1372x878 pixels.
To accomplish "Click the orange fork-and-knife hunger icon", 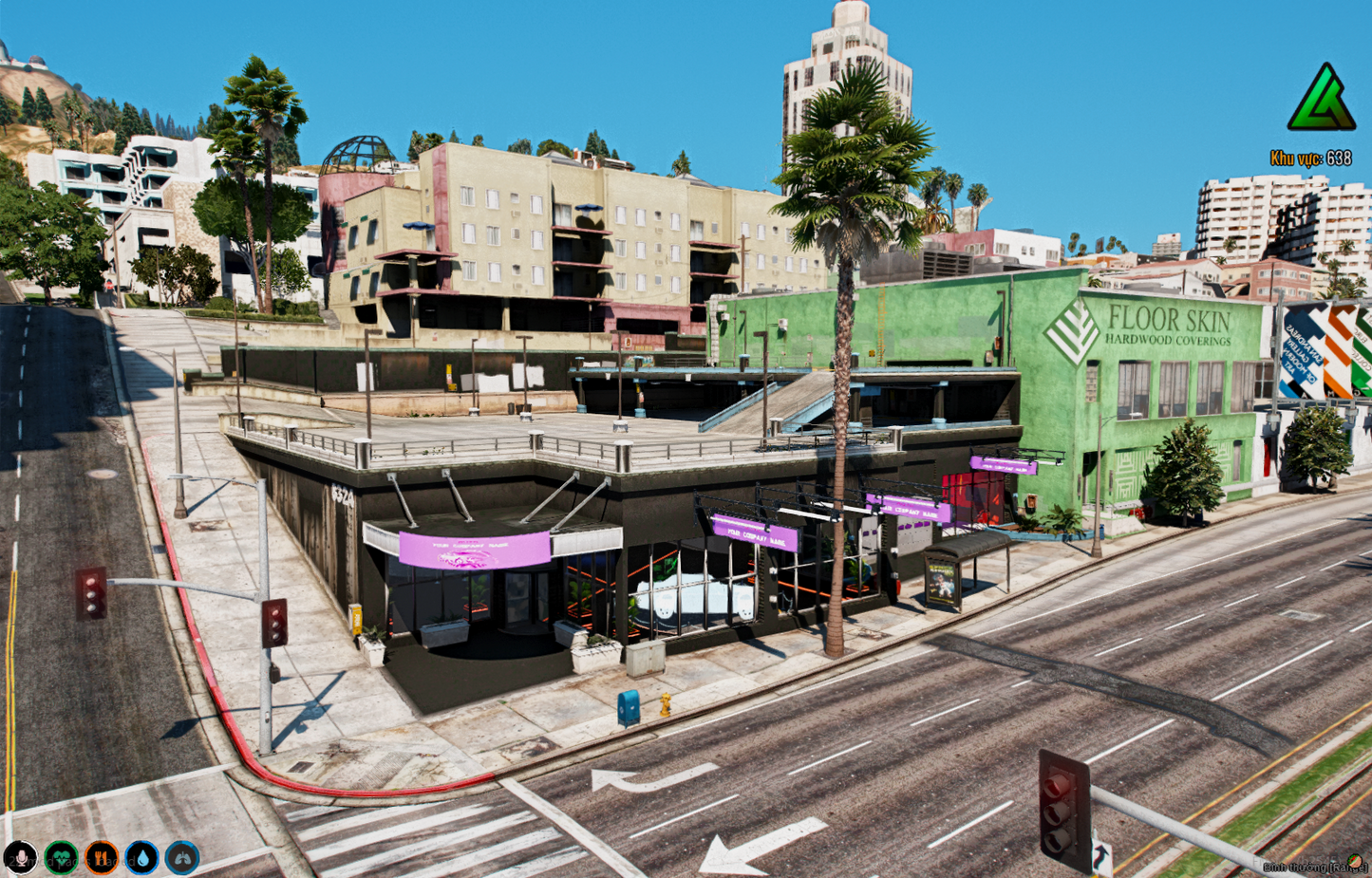I will 102,858.
